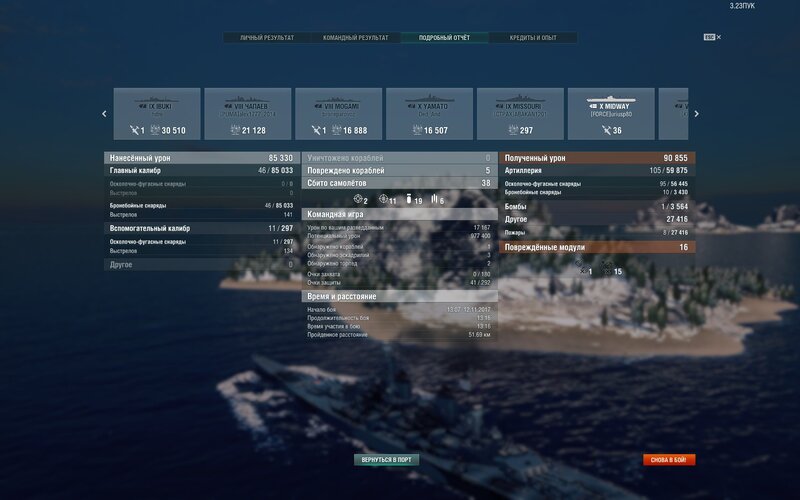The width and height of the screenshot is (800, 500).
Task: Start another battle with Снова в бой
Action: click(x=669, y=460)
